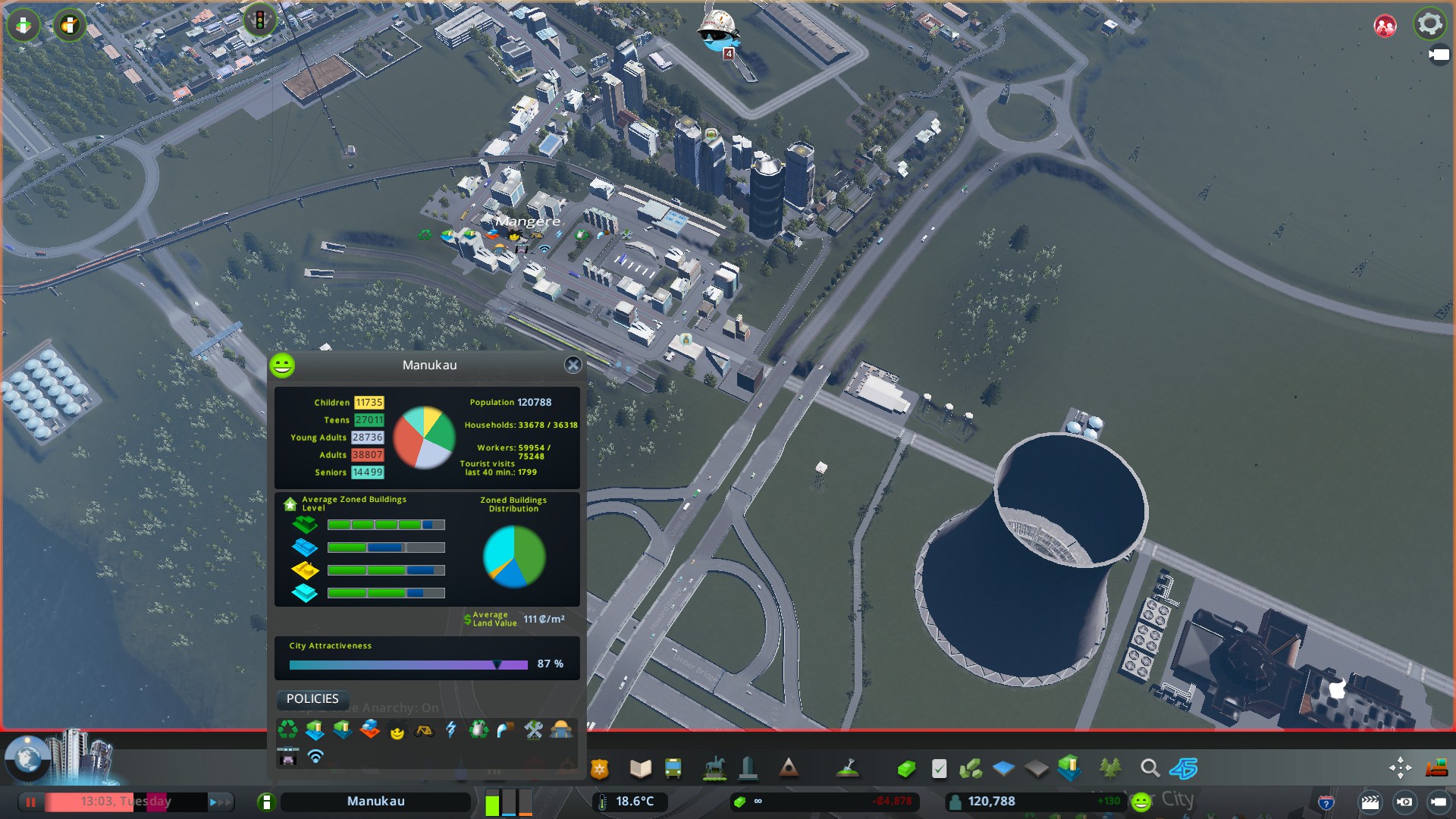The image size is (1456, 819).
Task: Open the clapperboard cinematic camera
Action: (1370, 802)
